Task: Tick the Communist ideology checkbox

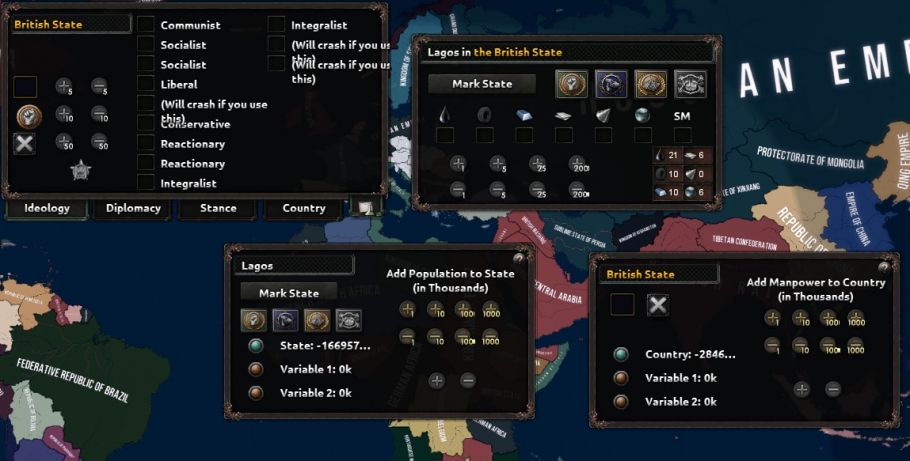Action: pos(146,24)
